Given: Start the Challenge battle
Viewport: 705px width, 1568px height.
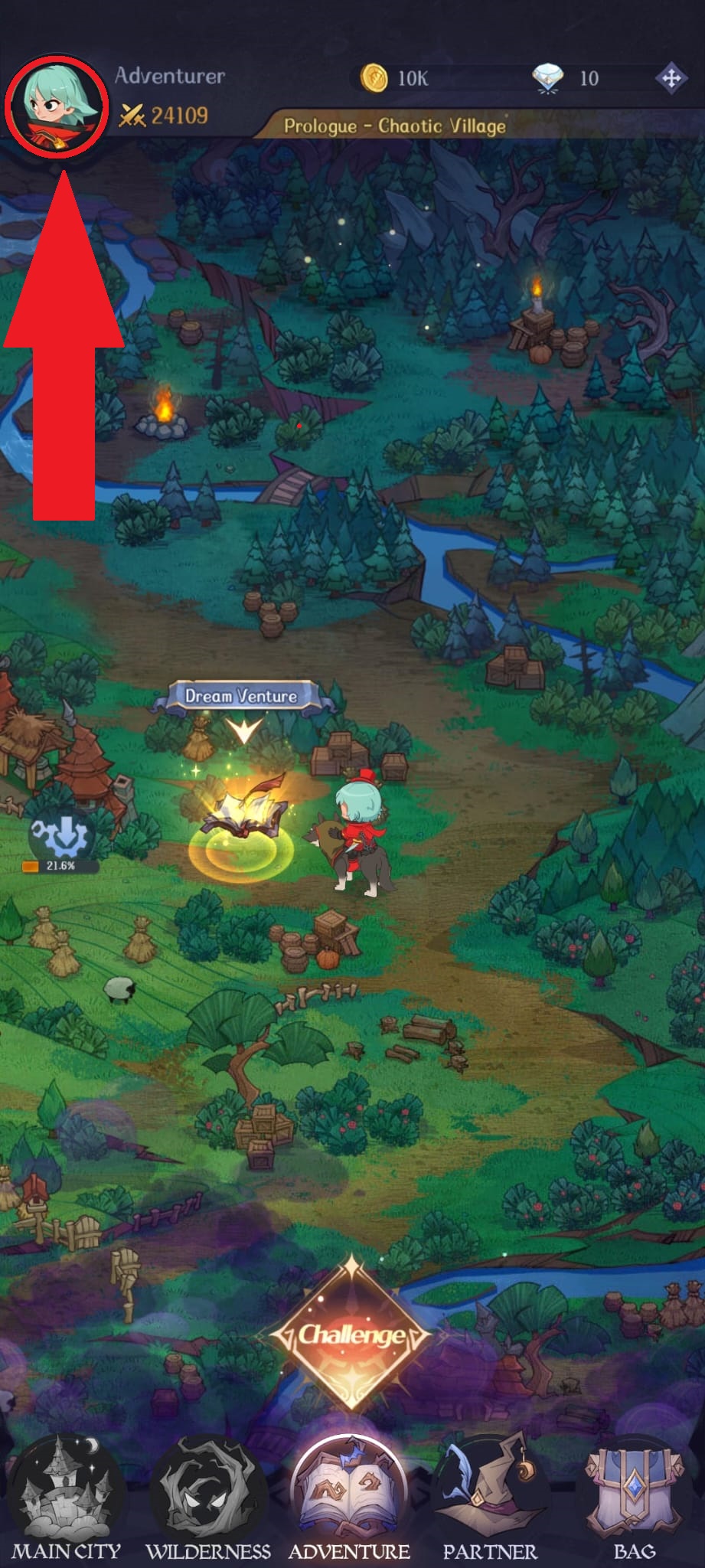Looking at the screenshot, I should (x=351, y=1334).
